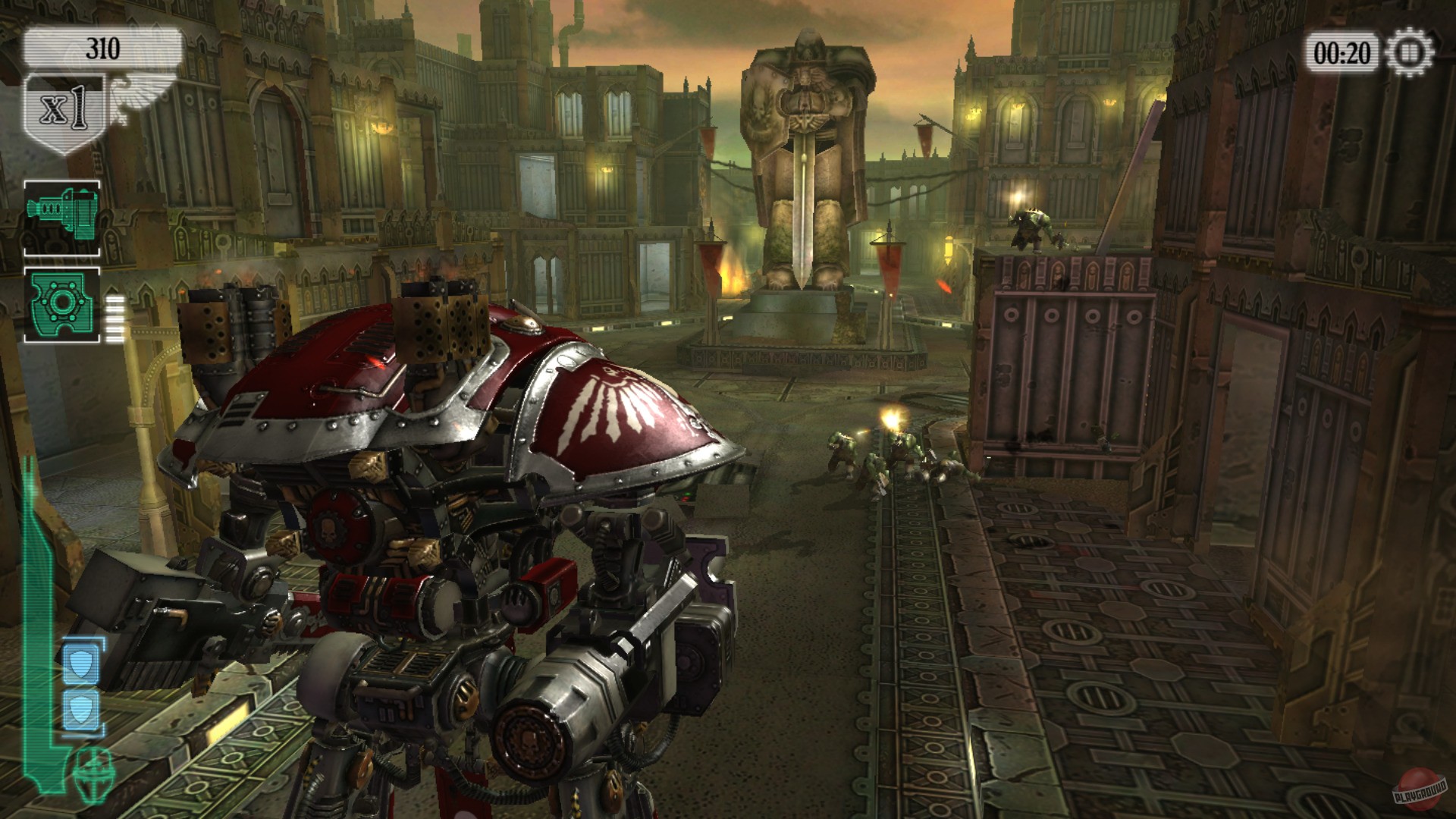The width and height of the screenshot is (1456, 819).
Task: Click the score counter showing 310
Action: point(104,45)
